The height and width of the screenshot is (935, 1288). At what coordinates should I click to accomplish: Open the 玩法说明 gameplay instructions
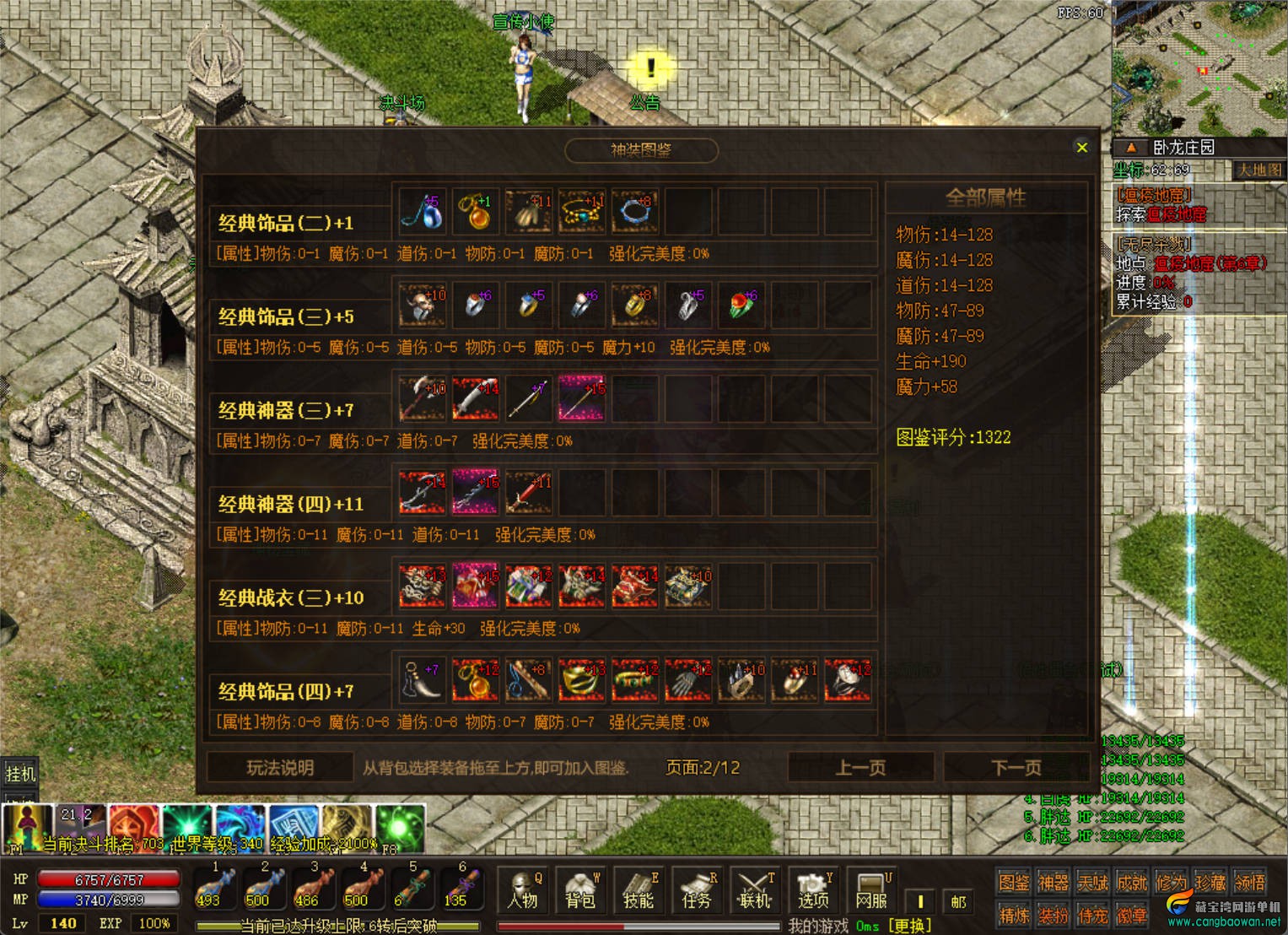(280, 768)
